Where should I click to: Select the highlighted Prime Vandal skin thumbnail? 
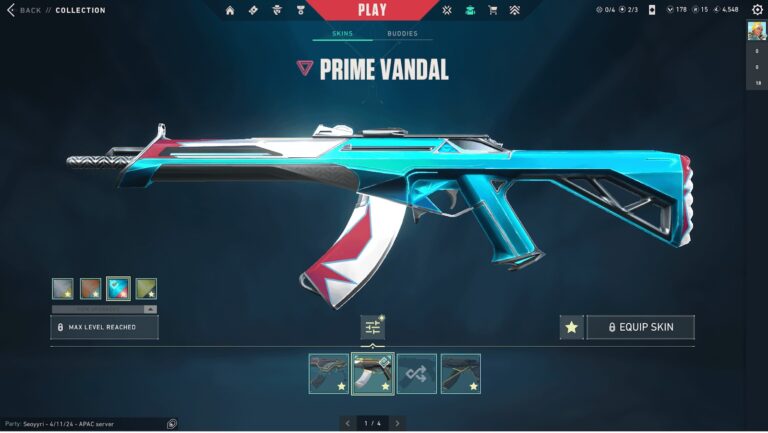click(x=372, y=373)
